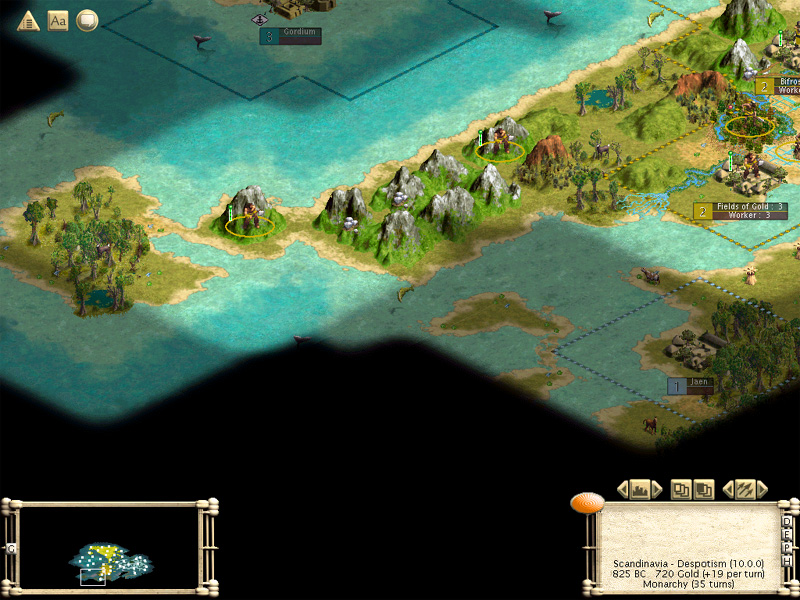Select the Gordium city label

pyautogui.click(x=299, y=33)
